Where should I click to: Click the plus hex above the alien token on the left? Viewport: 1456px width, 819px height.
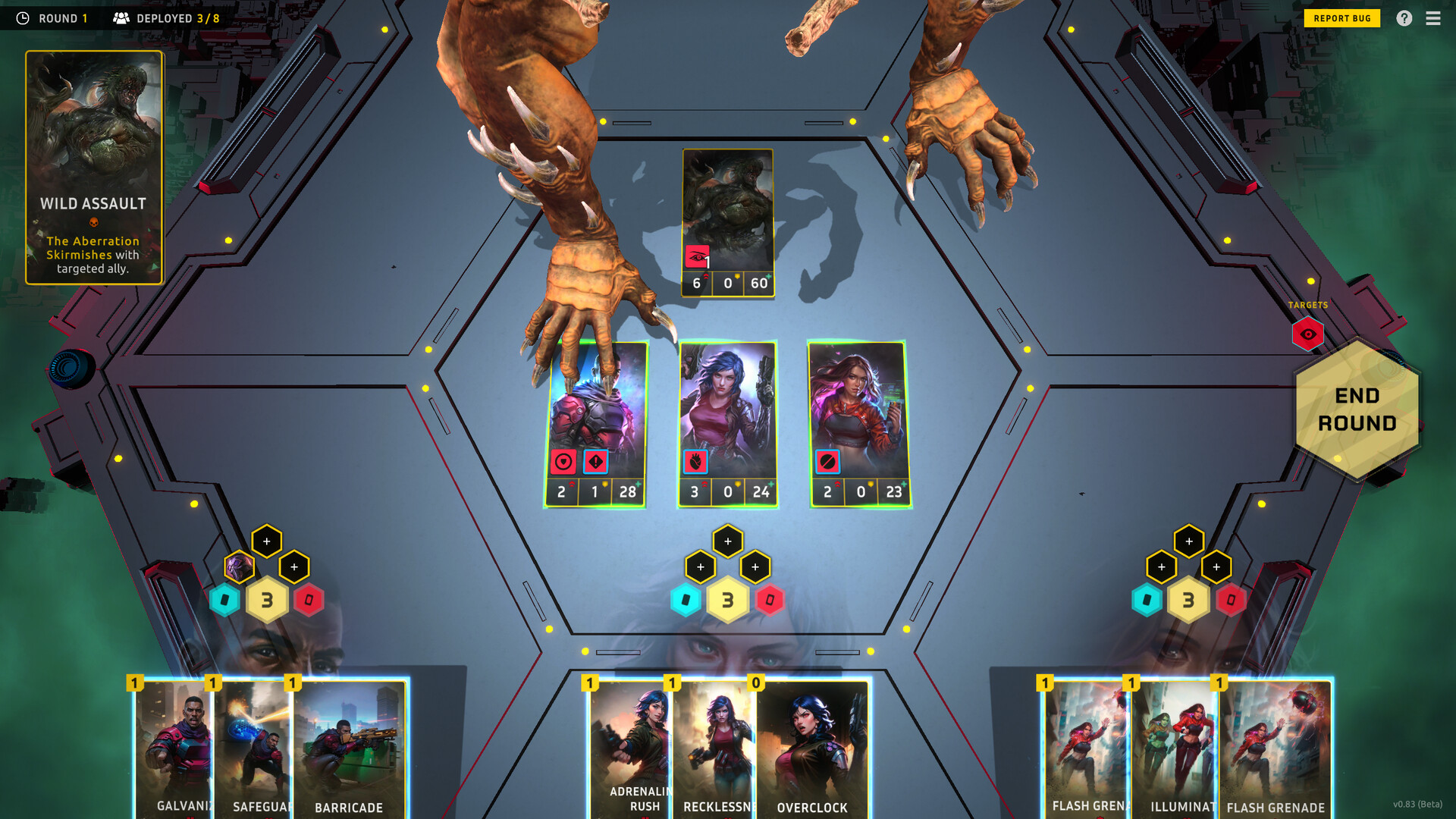[x=267, y=541]
